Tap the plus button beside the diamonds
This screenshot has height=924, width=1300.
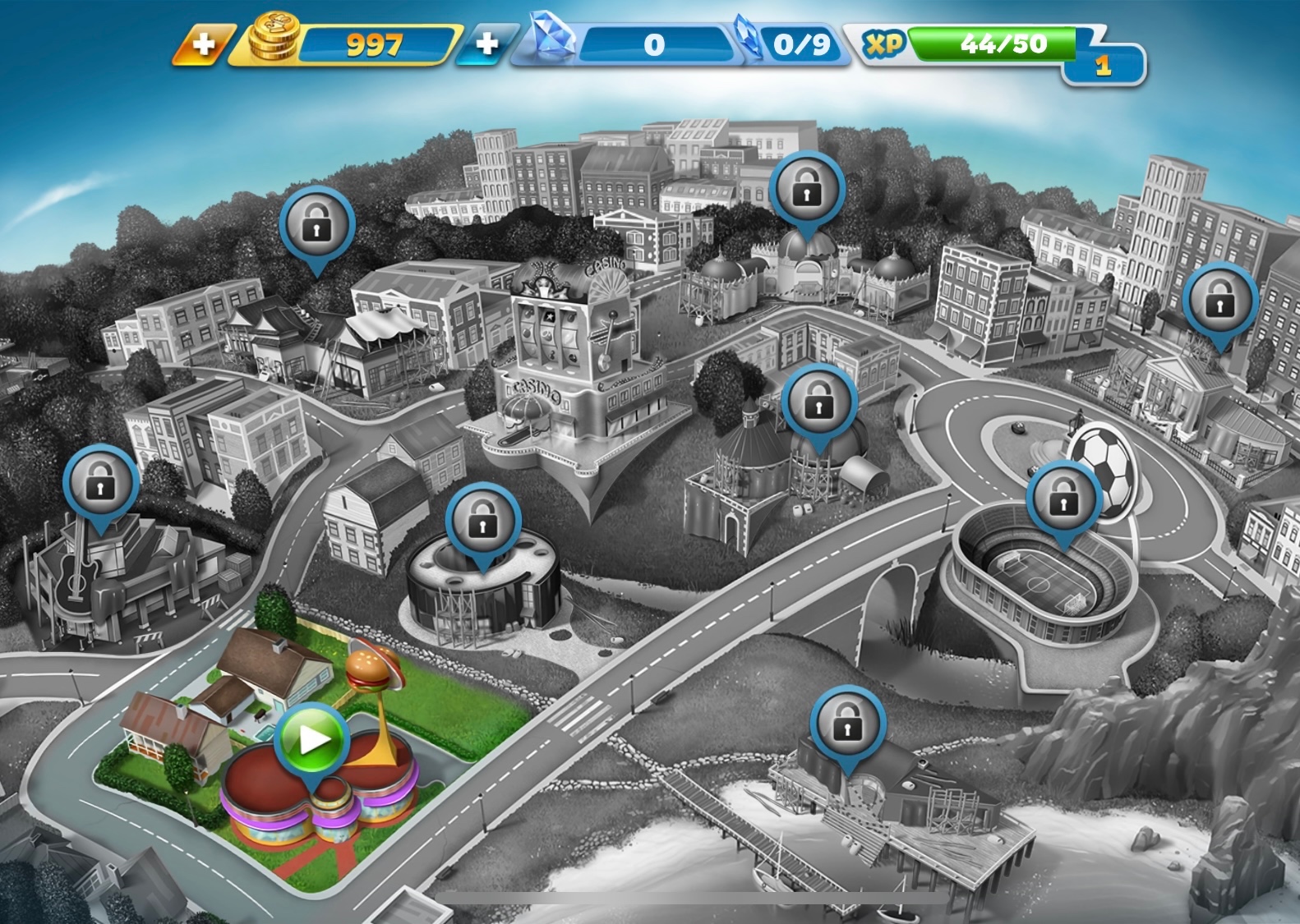coord(486,44)
